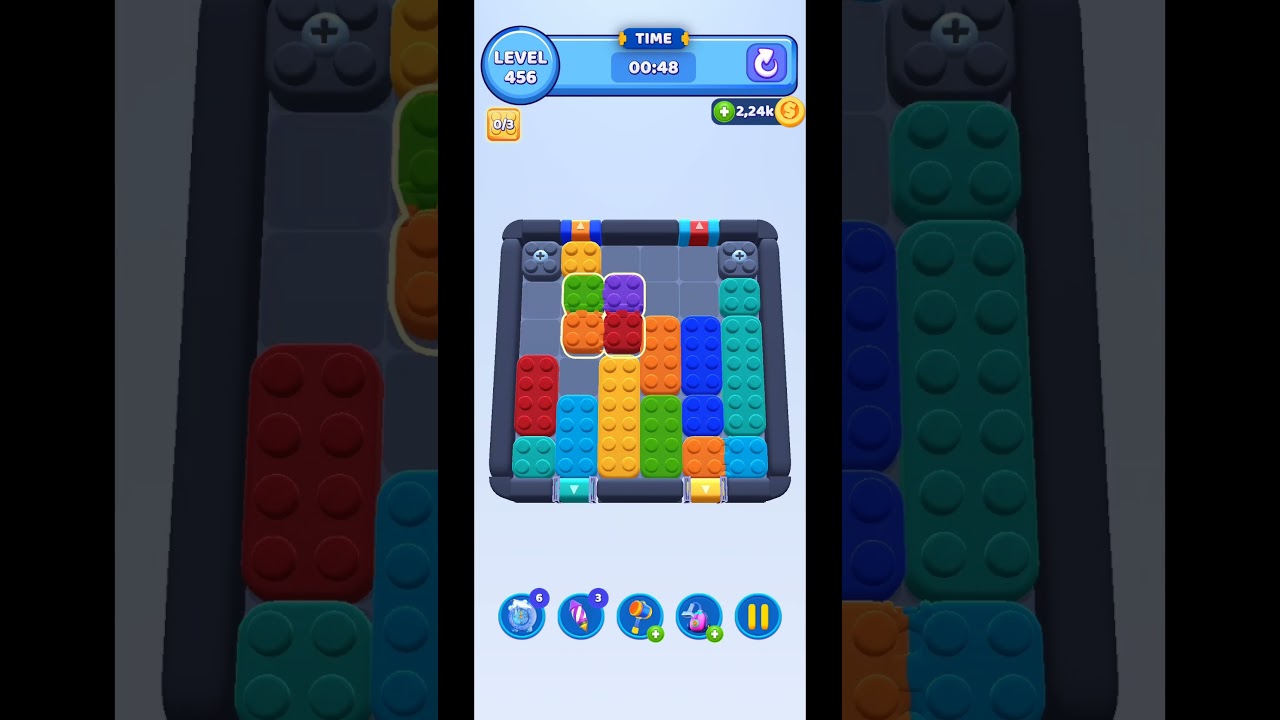Image resolution: width=1280 pixels, height=720 pixels.
Task: Tap the 0/3 goal brick badge
Action: tap(503, 125)
